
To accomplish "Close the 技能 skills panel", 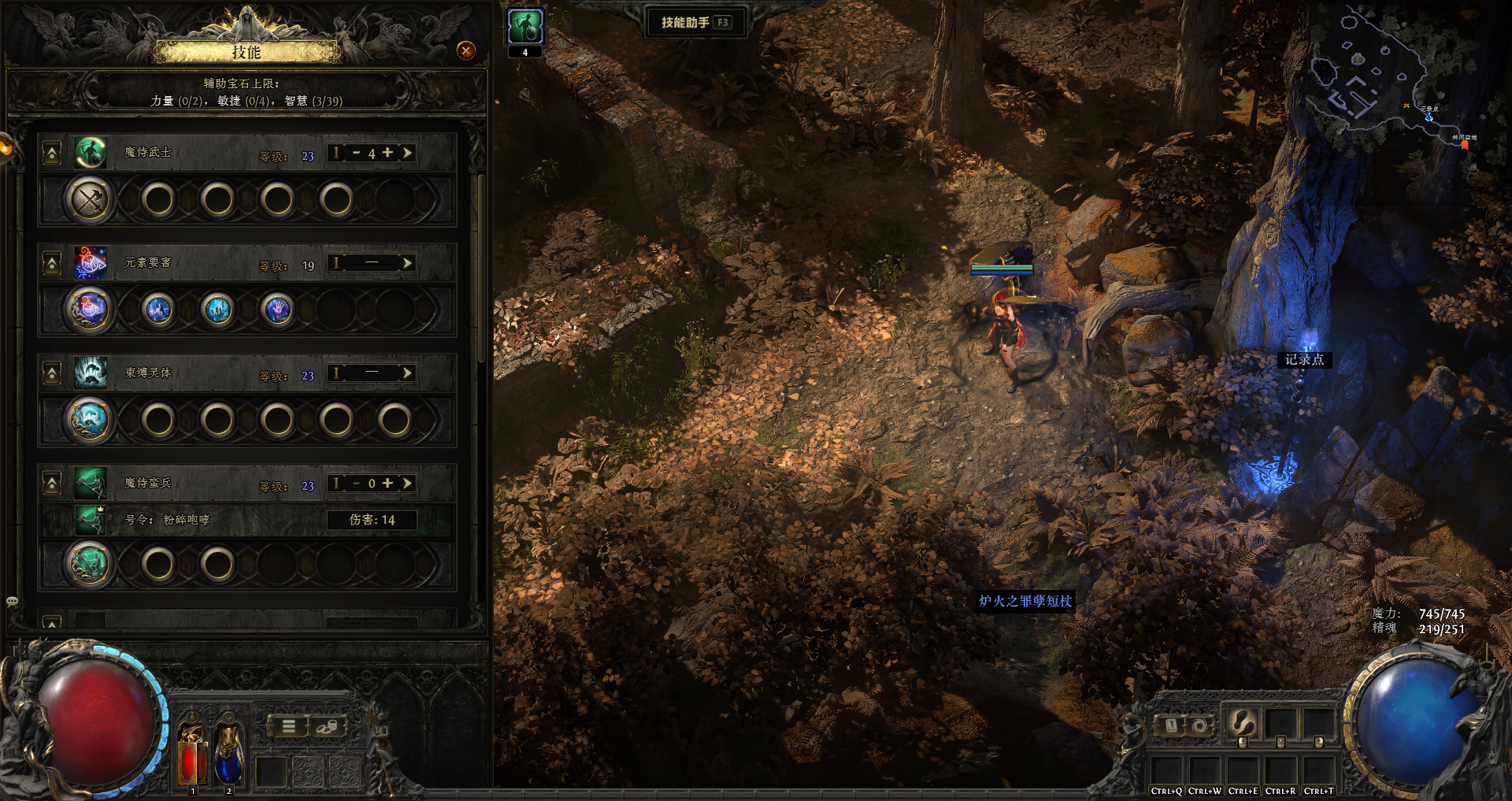I will [x=466, y=51].
